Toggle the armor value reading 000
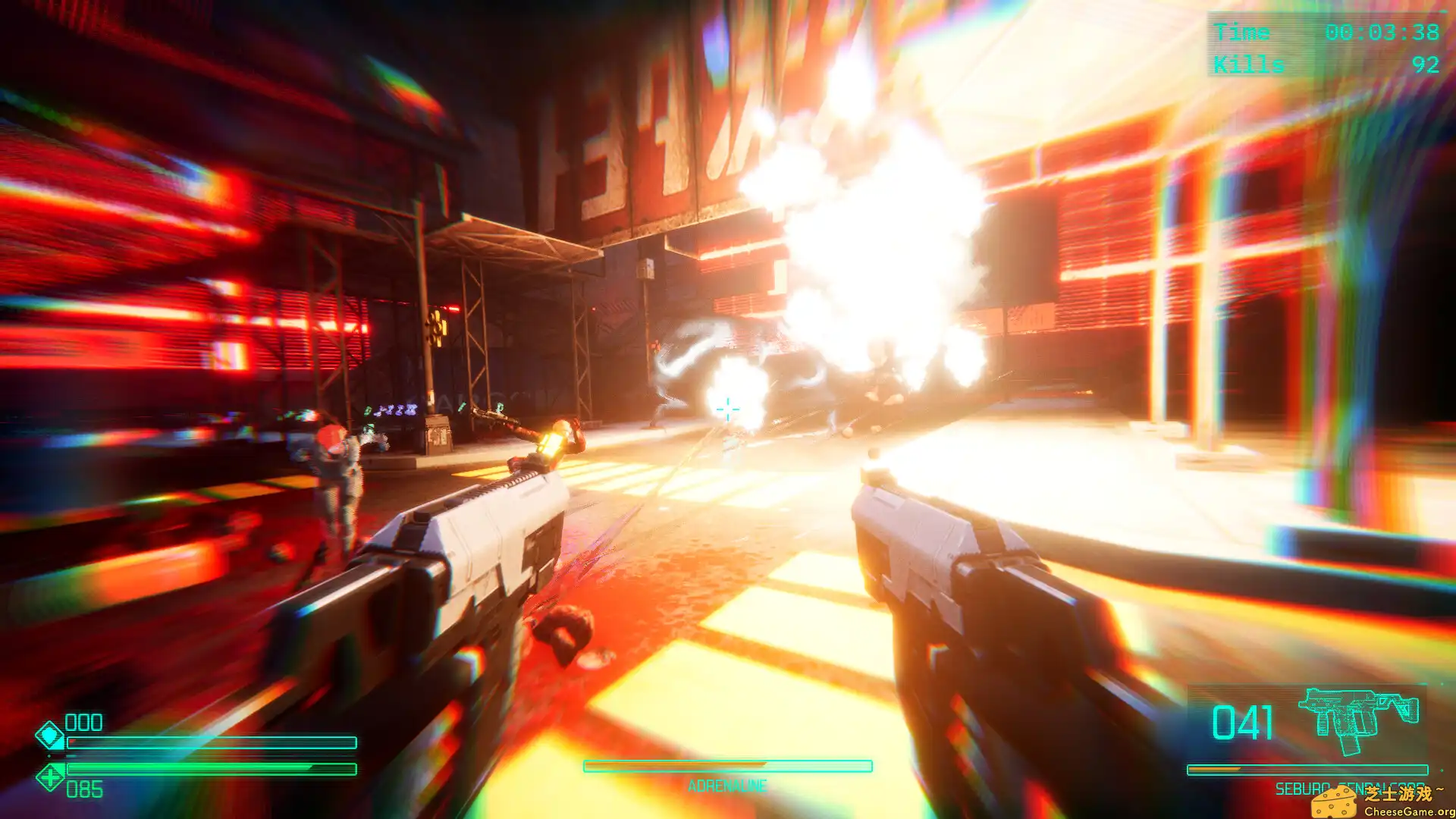The image size is (1456, 819). click(83, 721)
